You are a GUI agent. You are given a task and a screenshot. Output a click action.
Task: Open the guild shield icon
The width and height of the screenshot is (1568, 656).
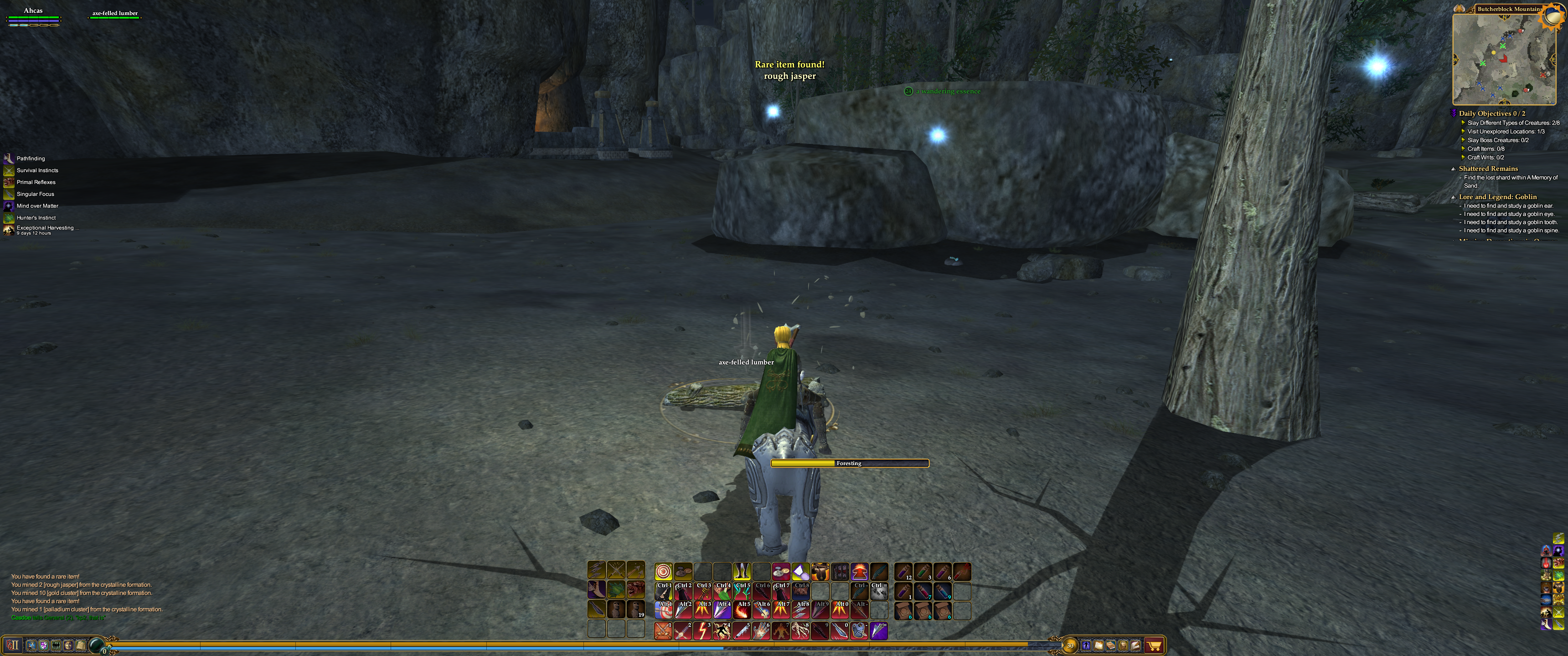44,645
